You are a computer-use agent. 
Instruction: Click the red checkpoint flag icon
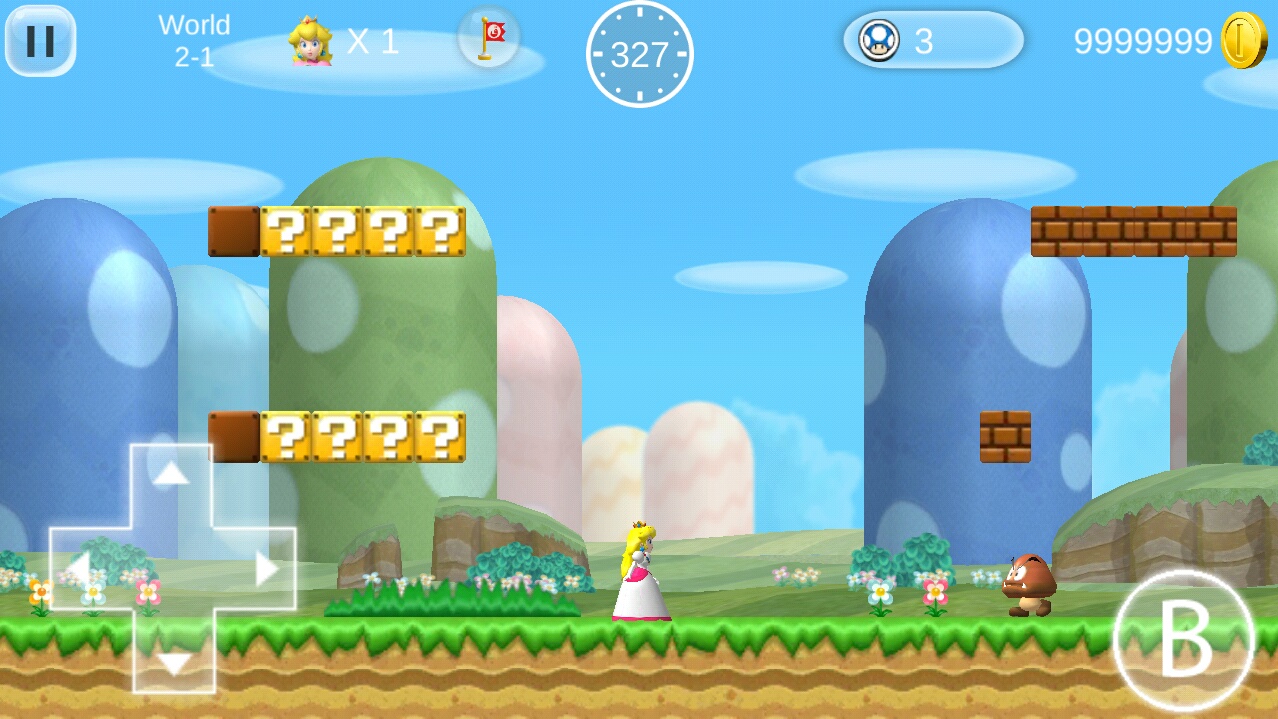(489, 38)
